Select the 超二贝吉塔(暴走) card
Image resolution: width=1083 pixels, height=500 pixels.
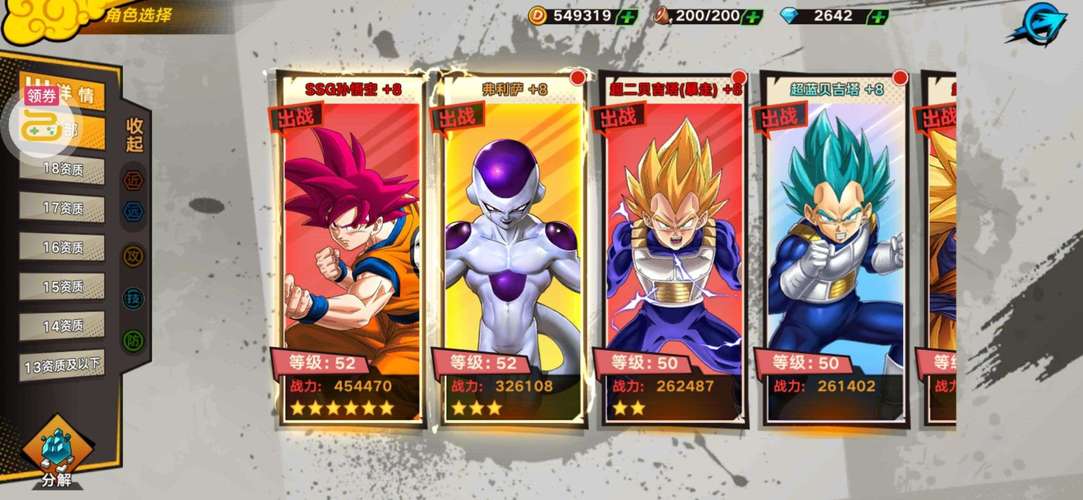tap(672, 250)
